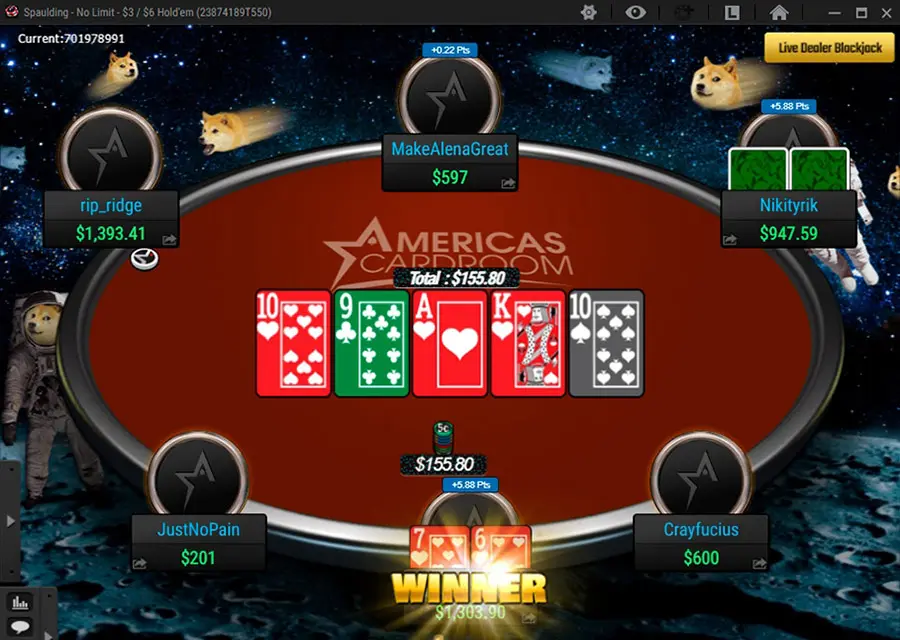
Task: Click the share icon on rip_ridge's panel
Action: pos(169,239)
